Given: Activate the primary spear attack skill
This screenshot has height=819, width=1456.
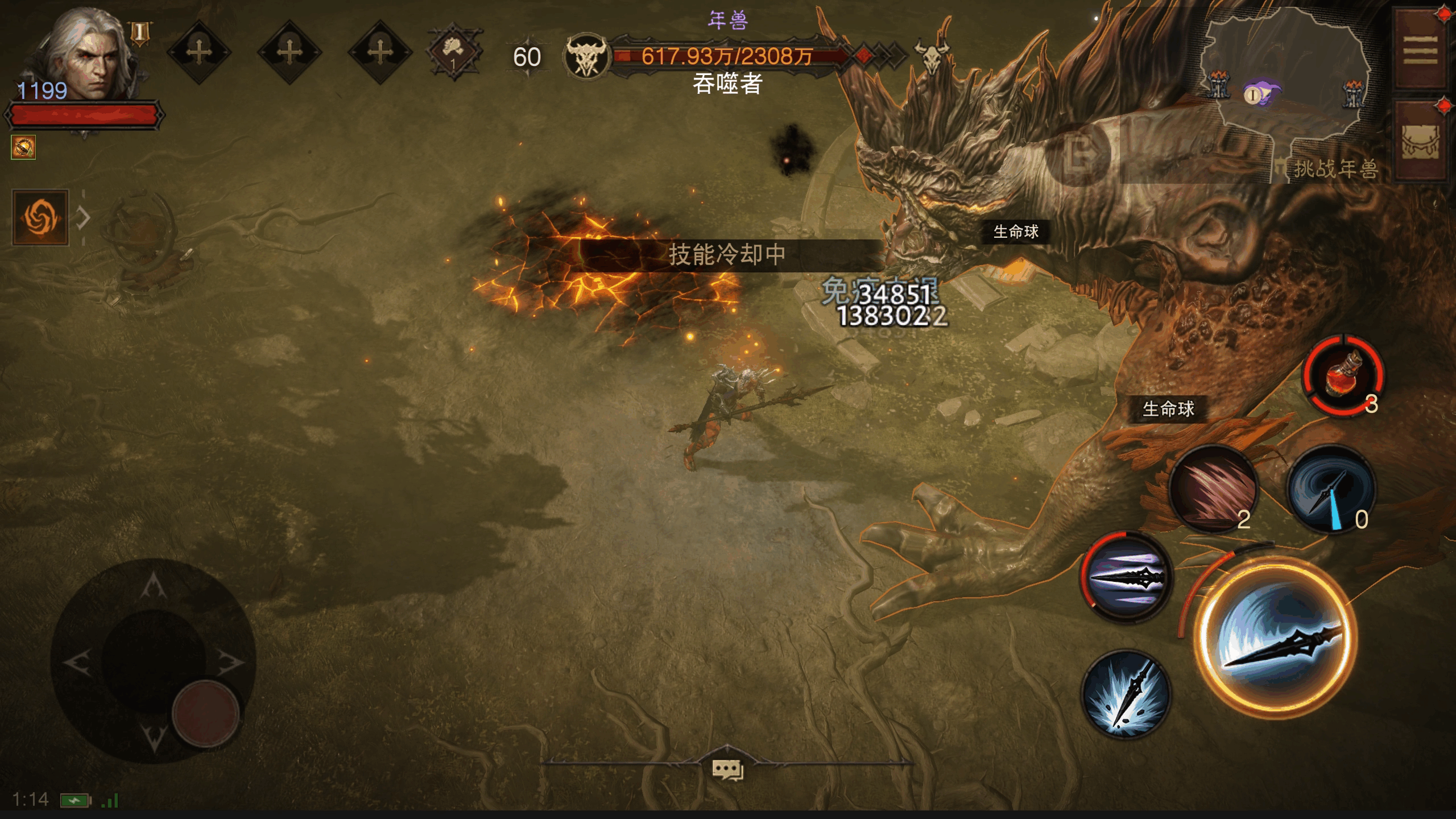Looking at the screenshot, I should coord(1276,638).
